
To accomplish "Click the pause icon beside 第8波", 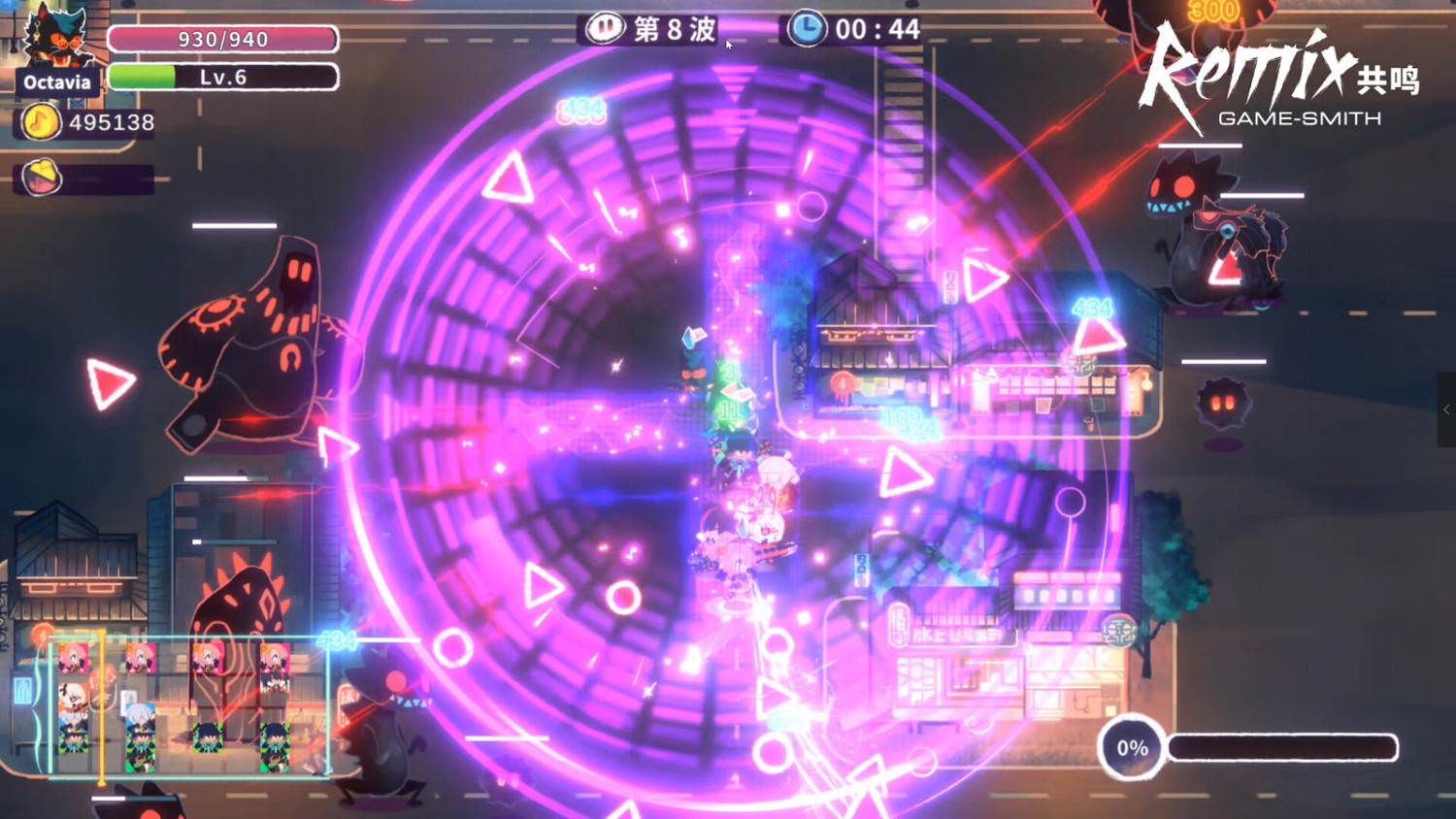I will pos(604,27).
